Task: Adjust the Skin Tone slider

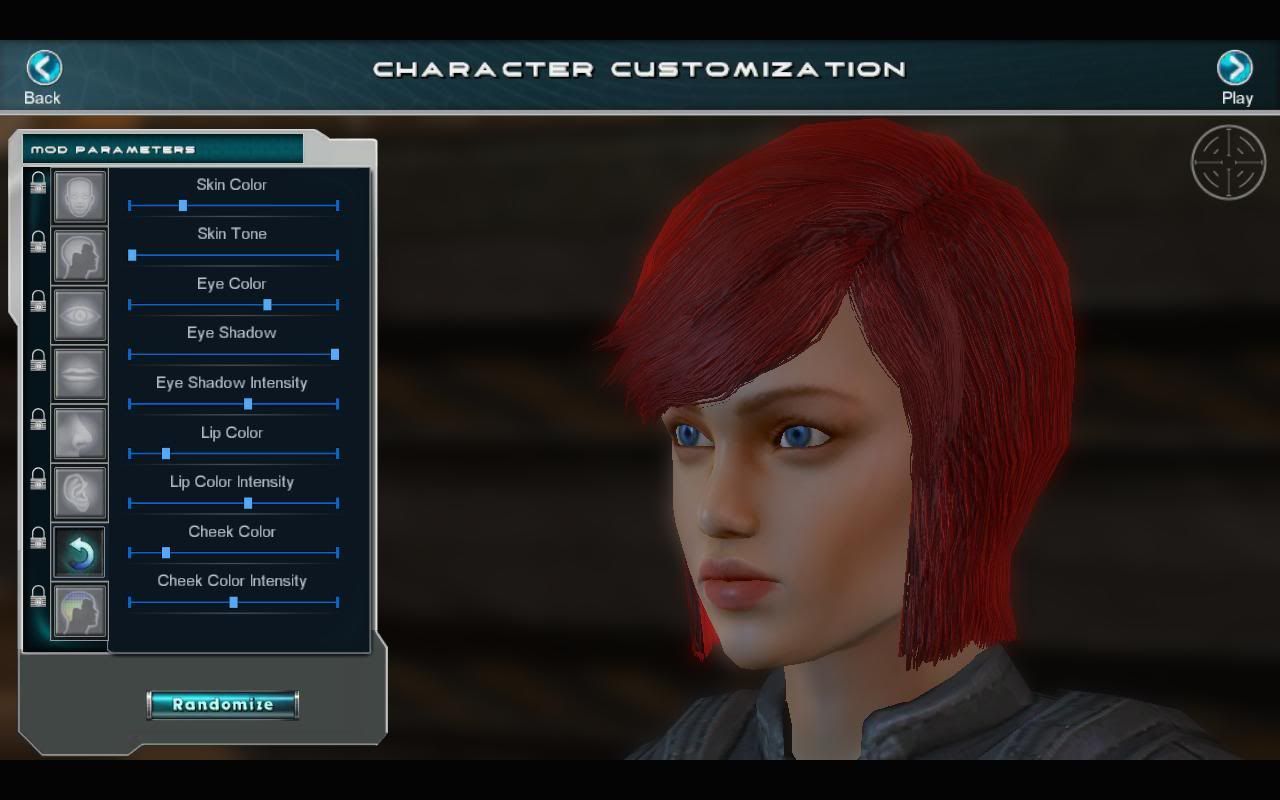Action: [x=132, y=255]
